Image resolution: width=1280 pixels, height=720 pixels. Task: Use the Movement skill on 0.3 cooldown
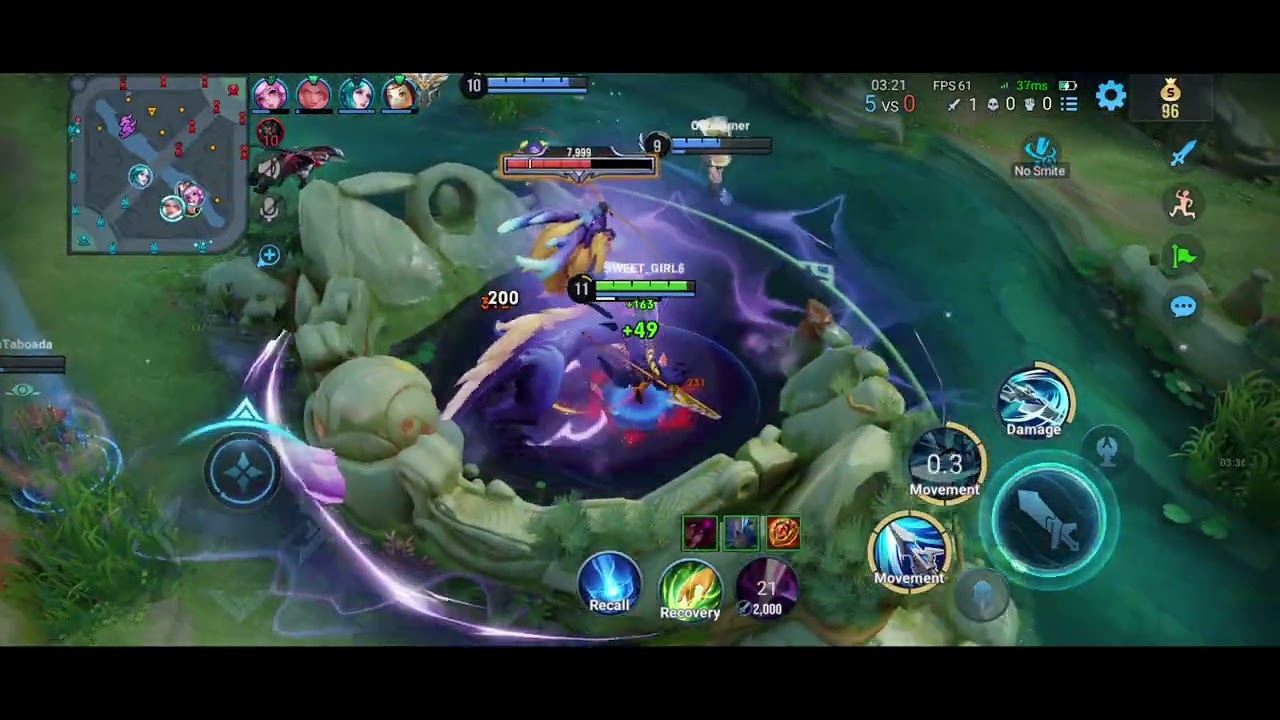tap(945, 464)
